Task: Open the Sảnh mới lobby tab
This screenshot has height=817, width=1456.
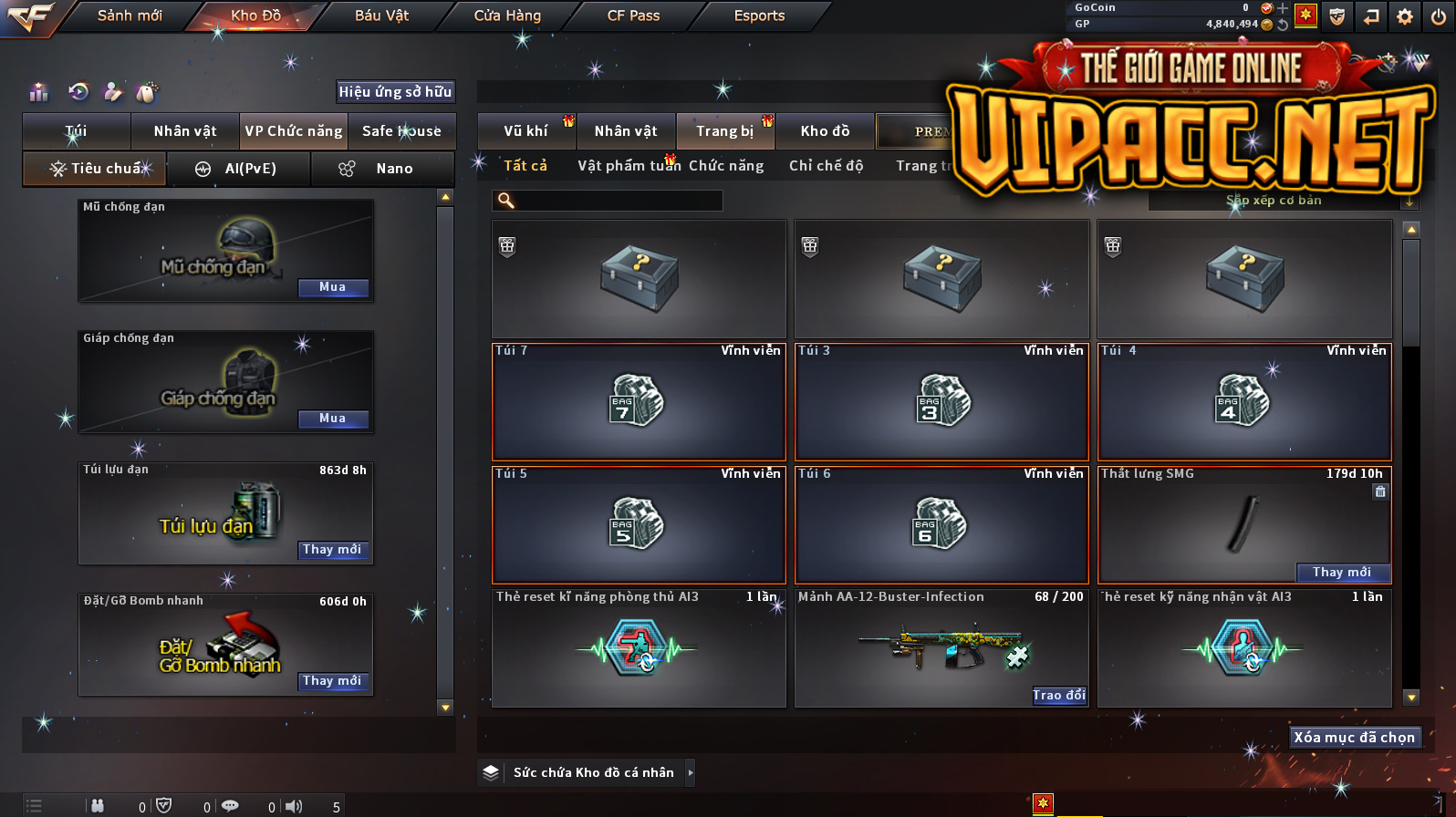Action: coord(130,16)
